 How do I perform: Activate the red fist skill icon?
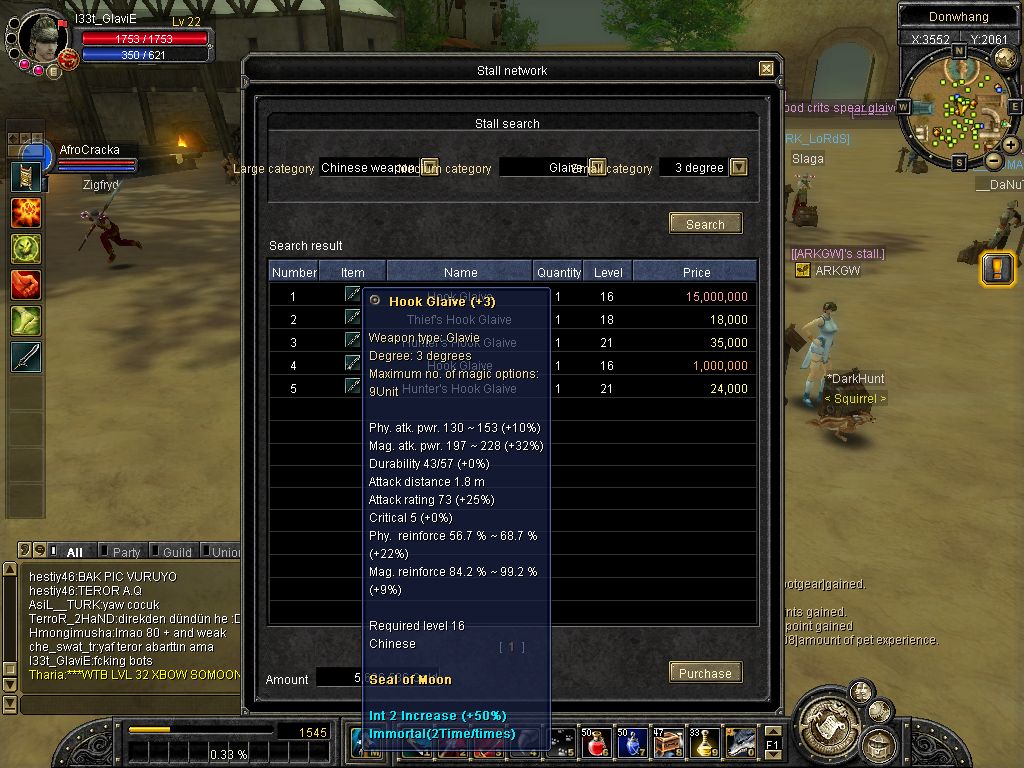pyautogui.click(x=26, y=285)
